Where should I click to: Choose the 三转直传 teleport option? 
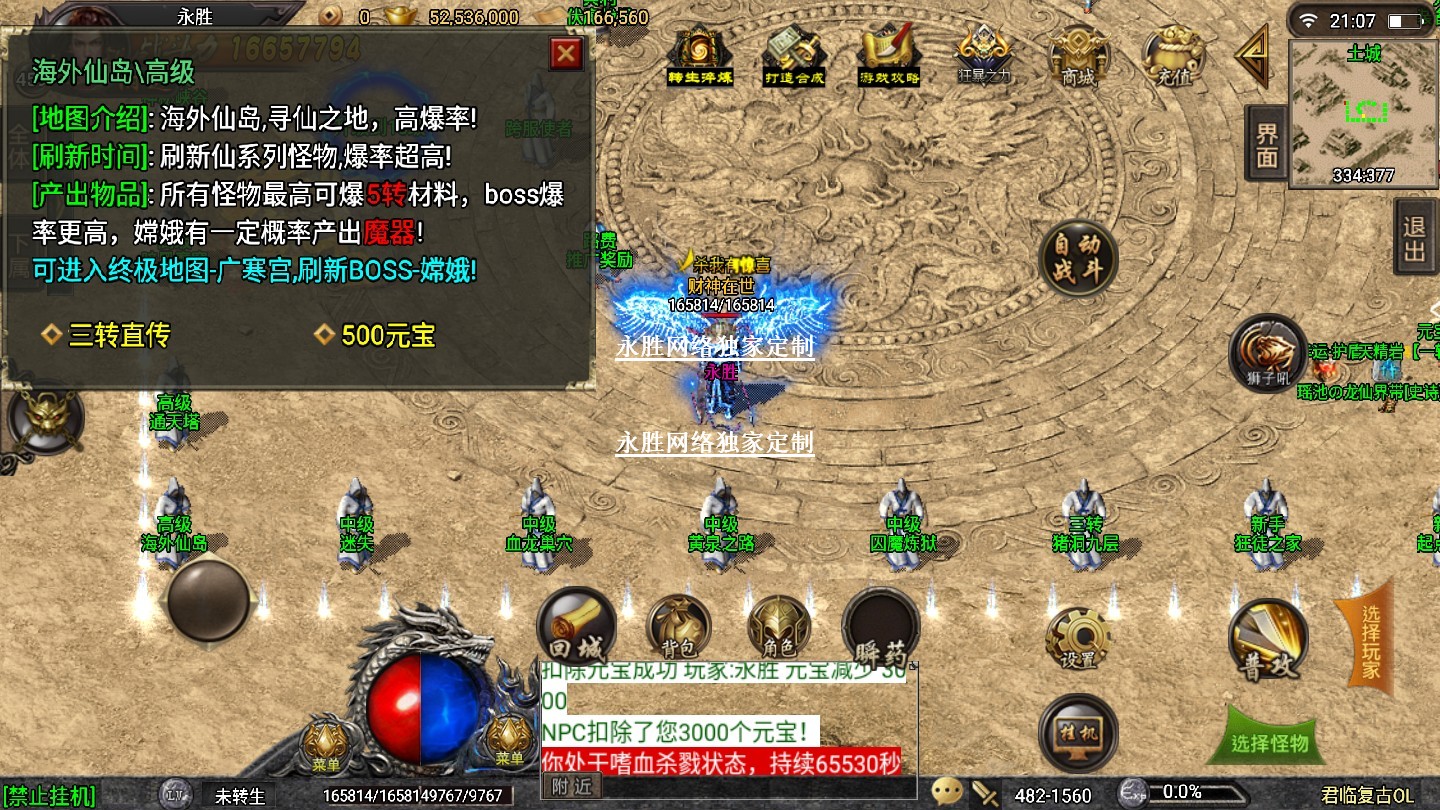[x=118, y=336]
